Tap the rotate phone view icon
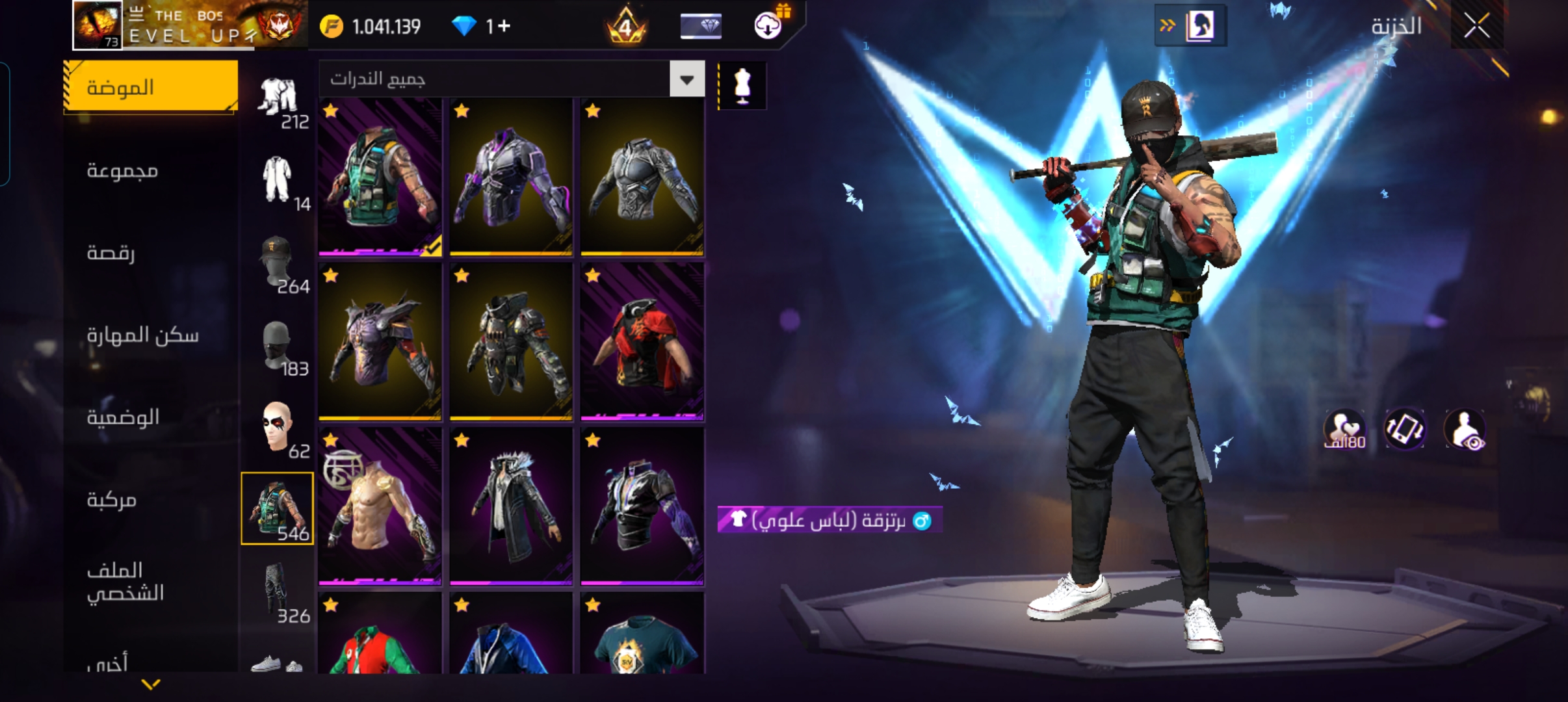Viewport: 1568px width, 702px height. [x=1404, y=429]
